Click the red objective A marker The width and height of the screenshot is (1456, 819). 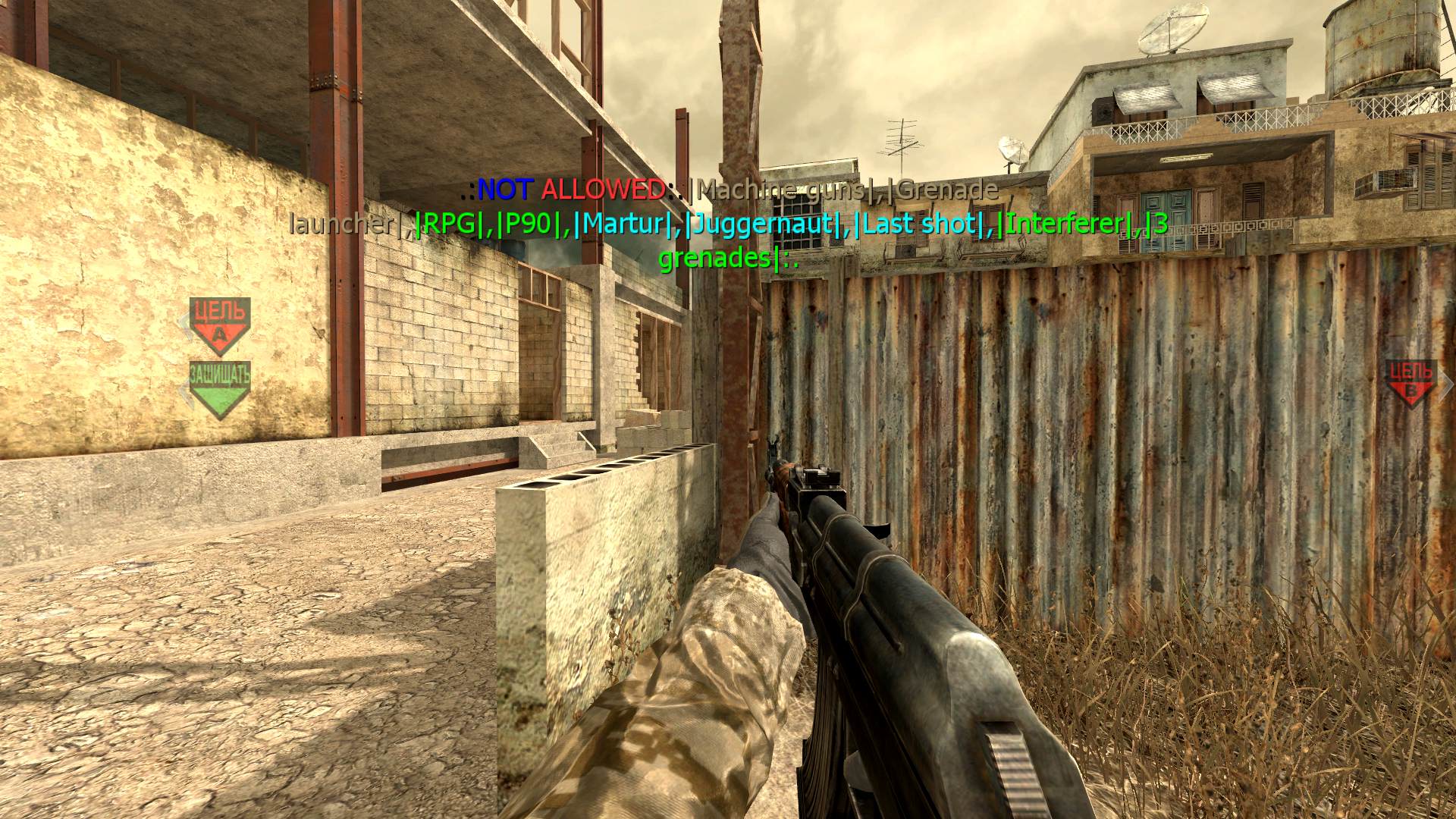(219, 325)
